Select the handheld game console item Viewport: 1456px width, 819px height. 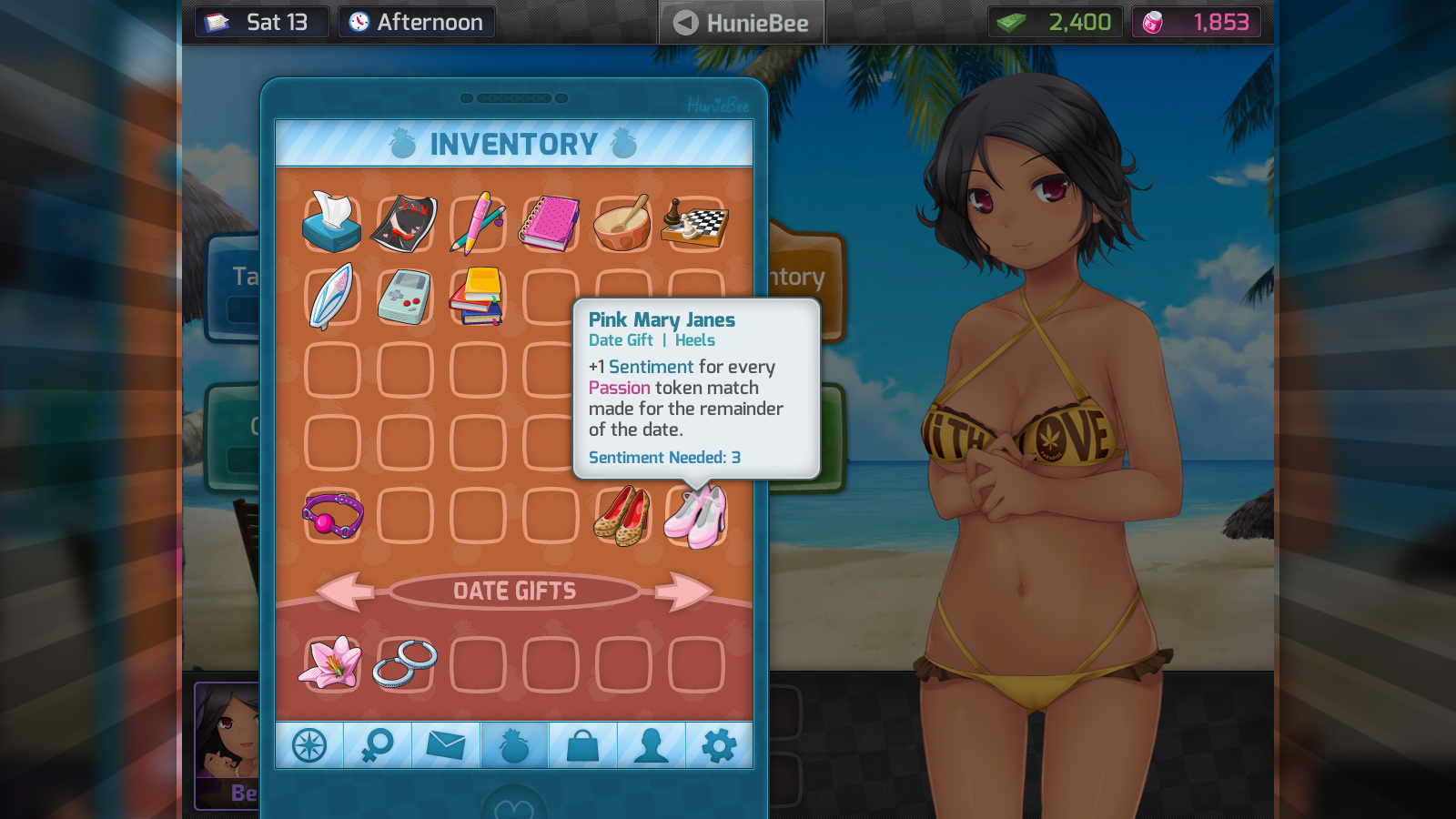point(404,296)
